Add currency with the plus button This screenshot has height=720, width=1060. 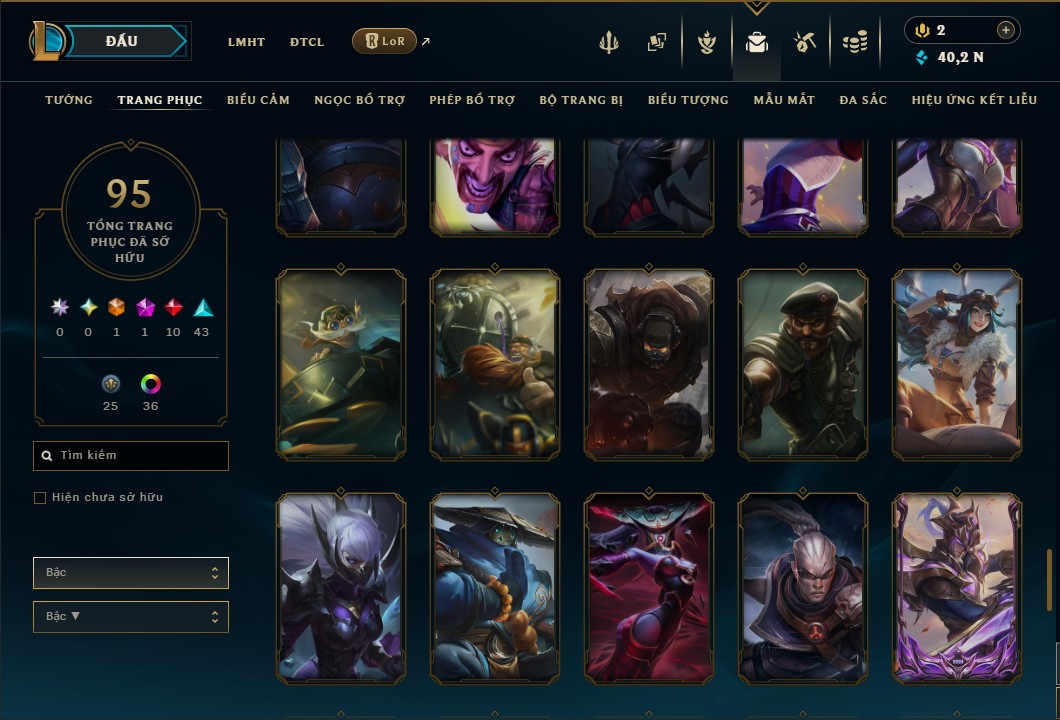coord(1006,30)
